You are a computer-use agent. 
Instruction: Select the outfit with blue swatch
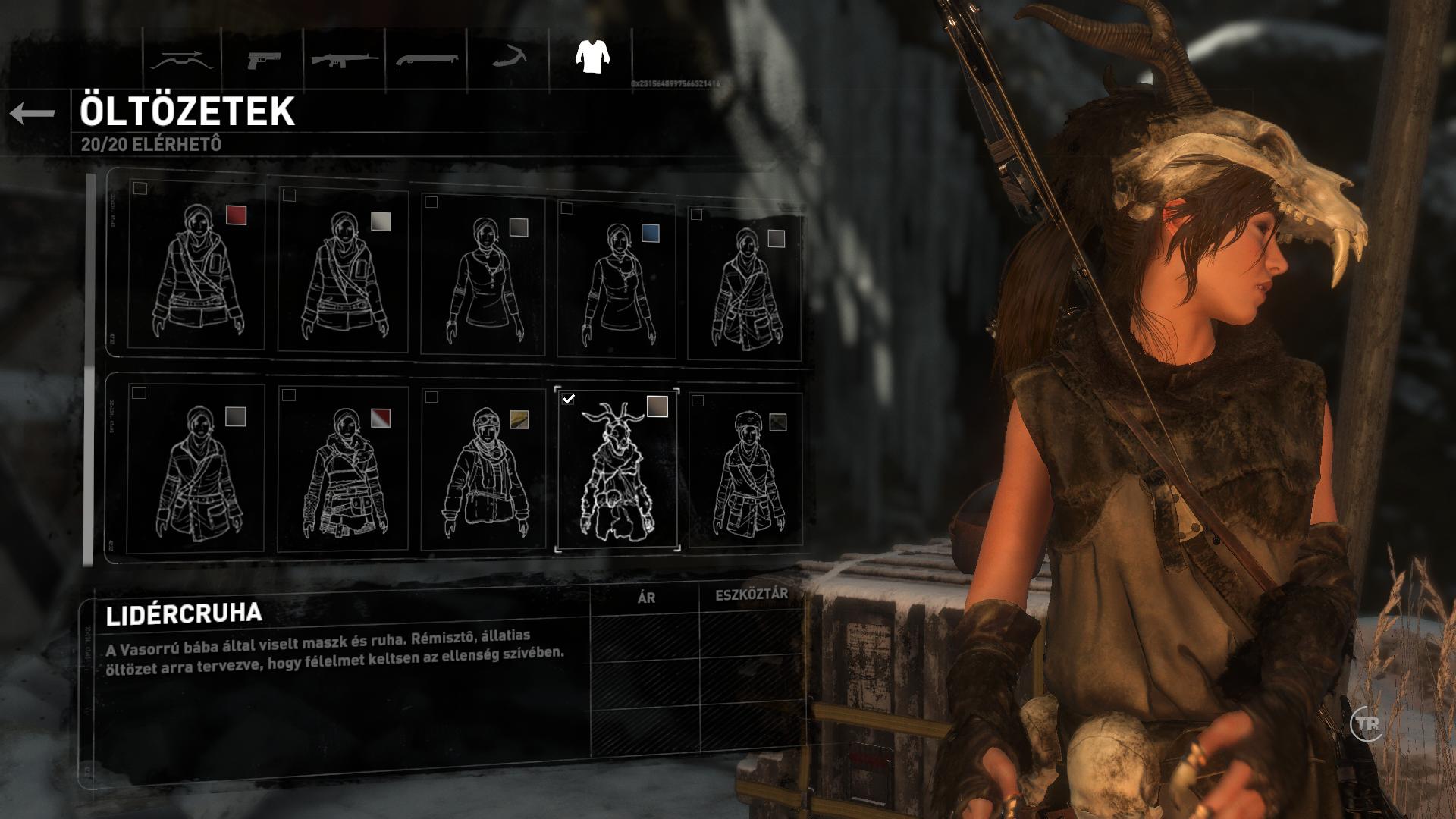coord(616,280)
